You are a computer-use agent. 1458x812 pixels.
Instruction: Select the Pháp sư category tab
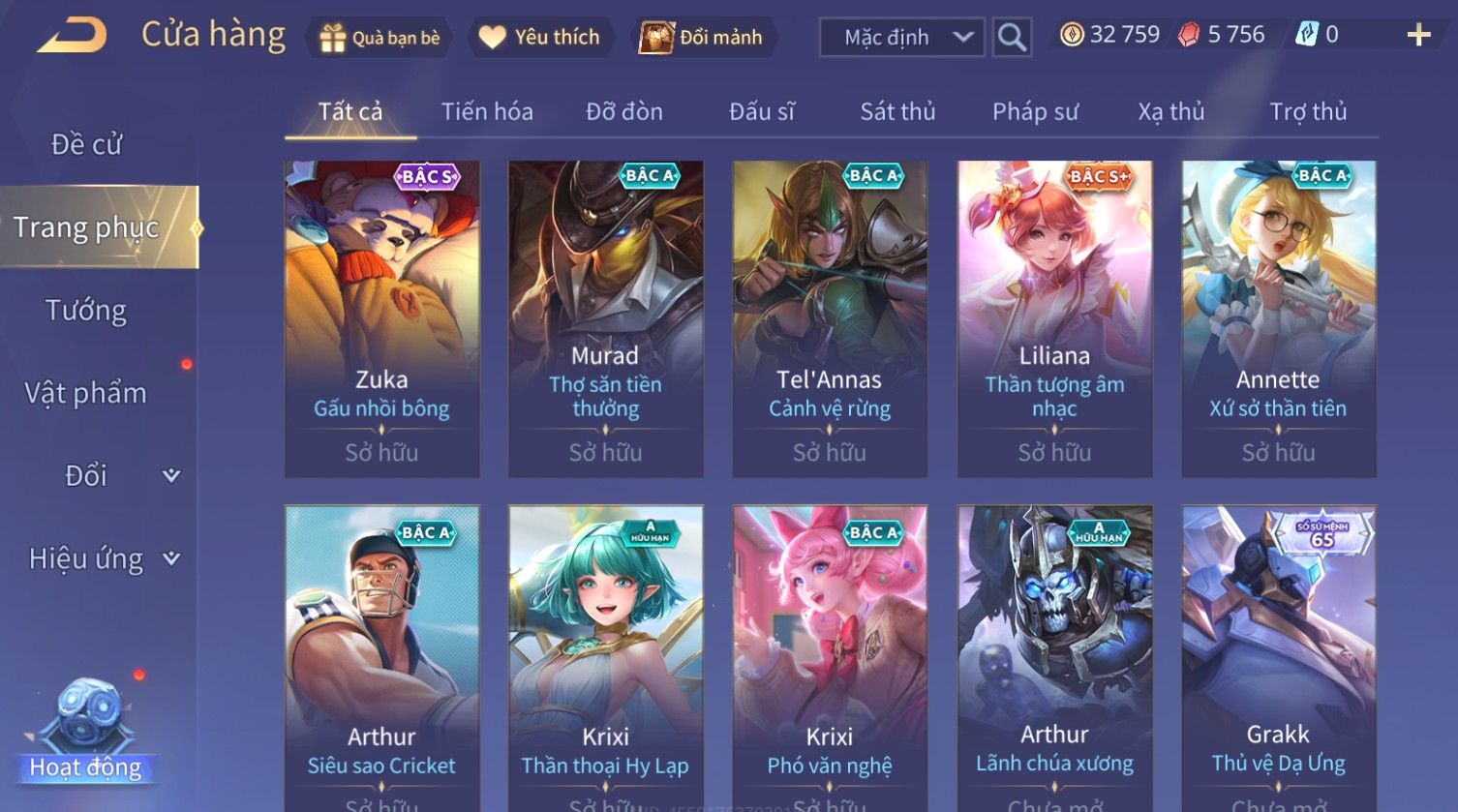[1035, 112]
